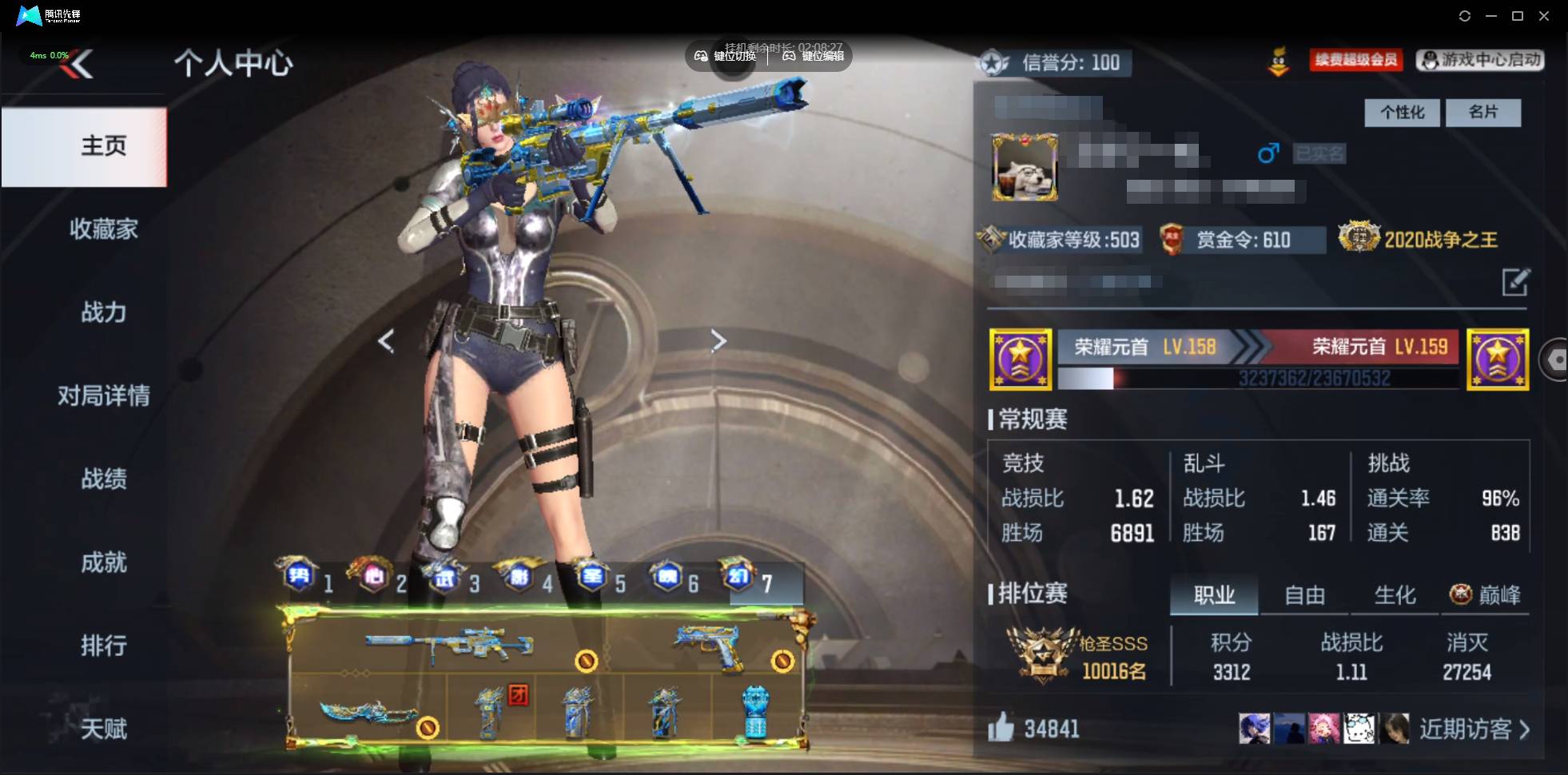Select the sniper rifle weapon slot

[448, 643]
